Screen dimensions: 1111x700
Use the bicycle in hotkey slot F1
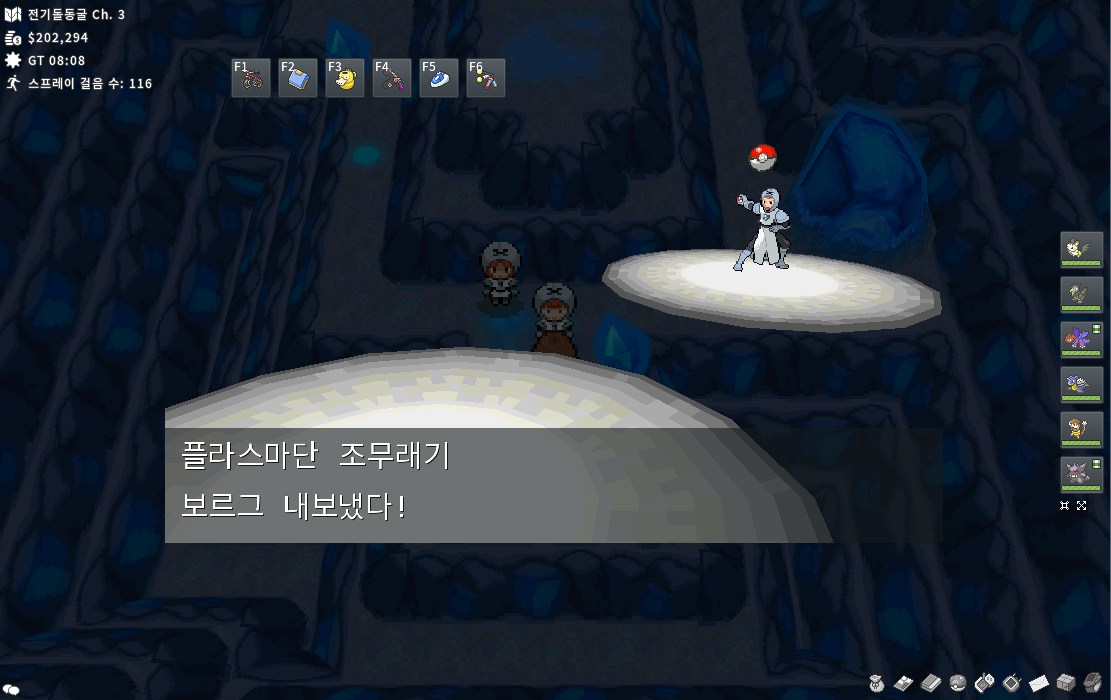(x=251, y=78)
